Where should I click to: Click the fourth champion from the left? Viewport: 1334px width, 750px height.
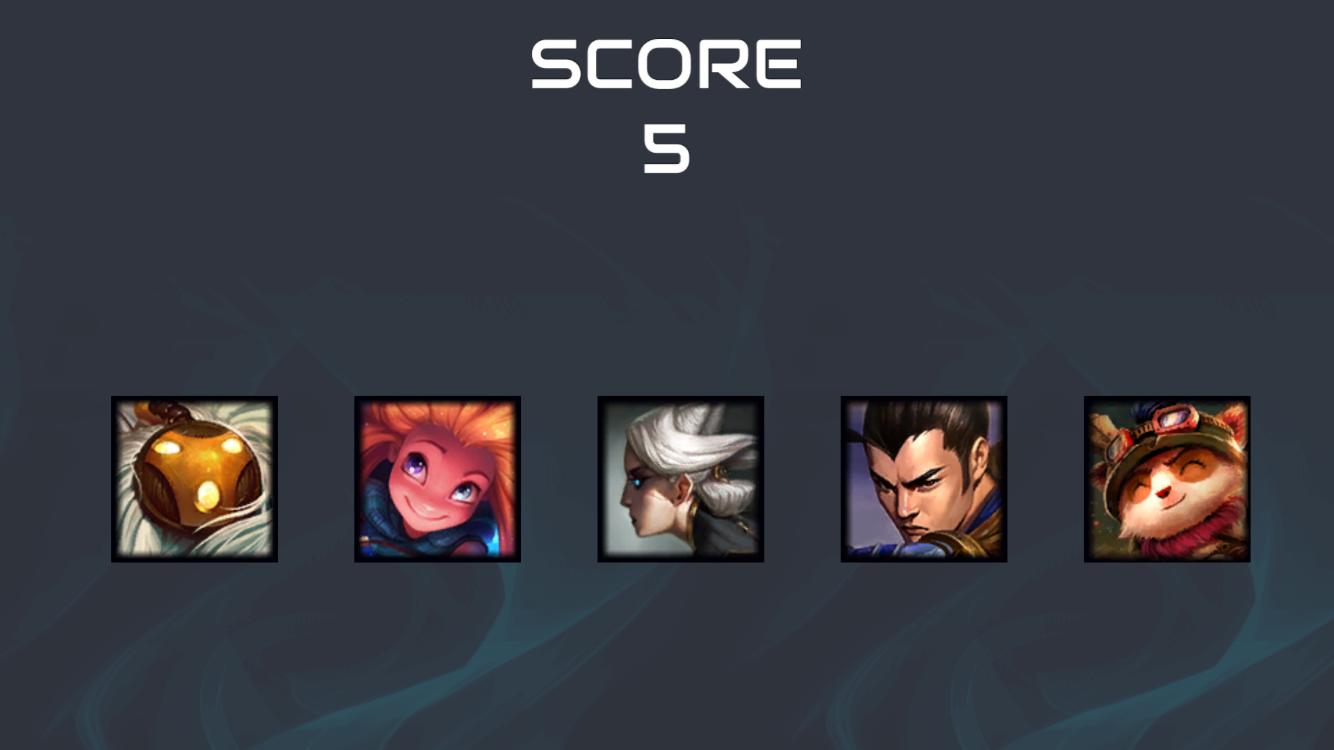pos(922,479)
